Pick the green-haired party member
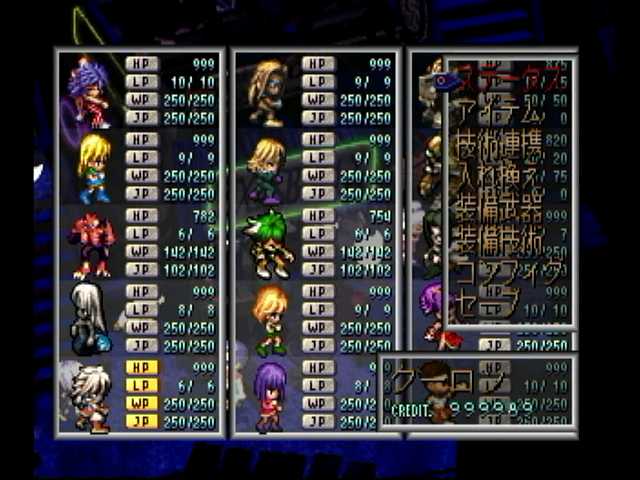 pos(269,244)
